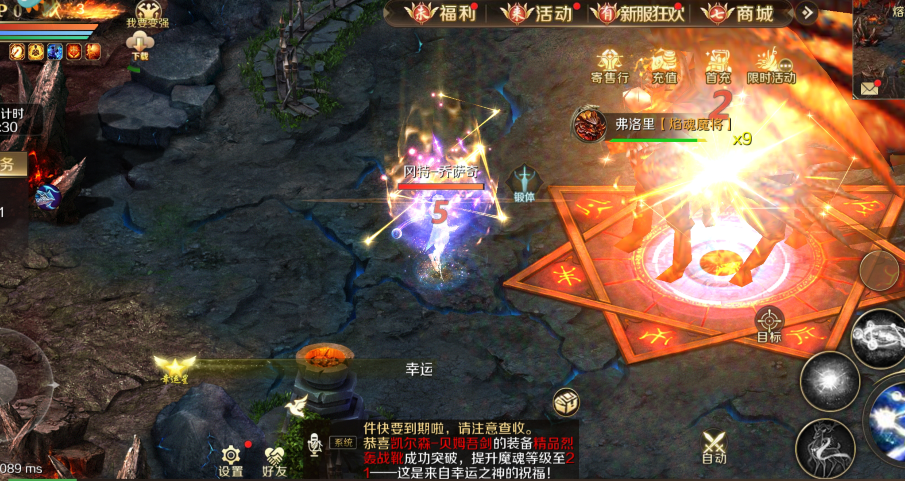905x481 pixels.
Task: Open the 充值 recharge screen
Action: [664, 65]
